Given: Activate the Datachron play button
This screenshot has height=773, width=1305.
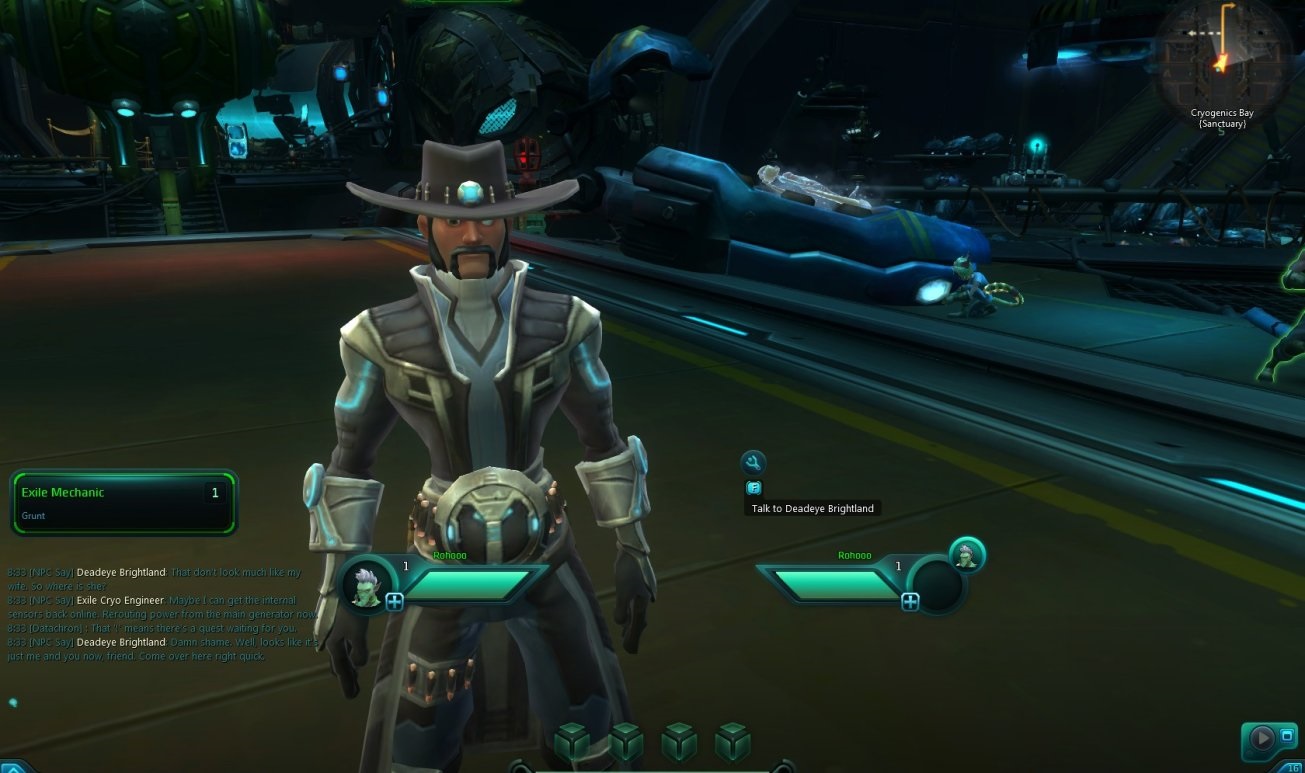Looking at the screenshot, I should (1262, 739).
